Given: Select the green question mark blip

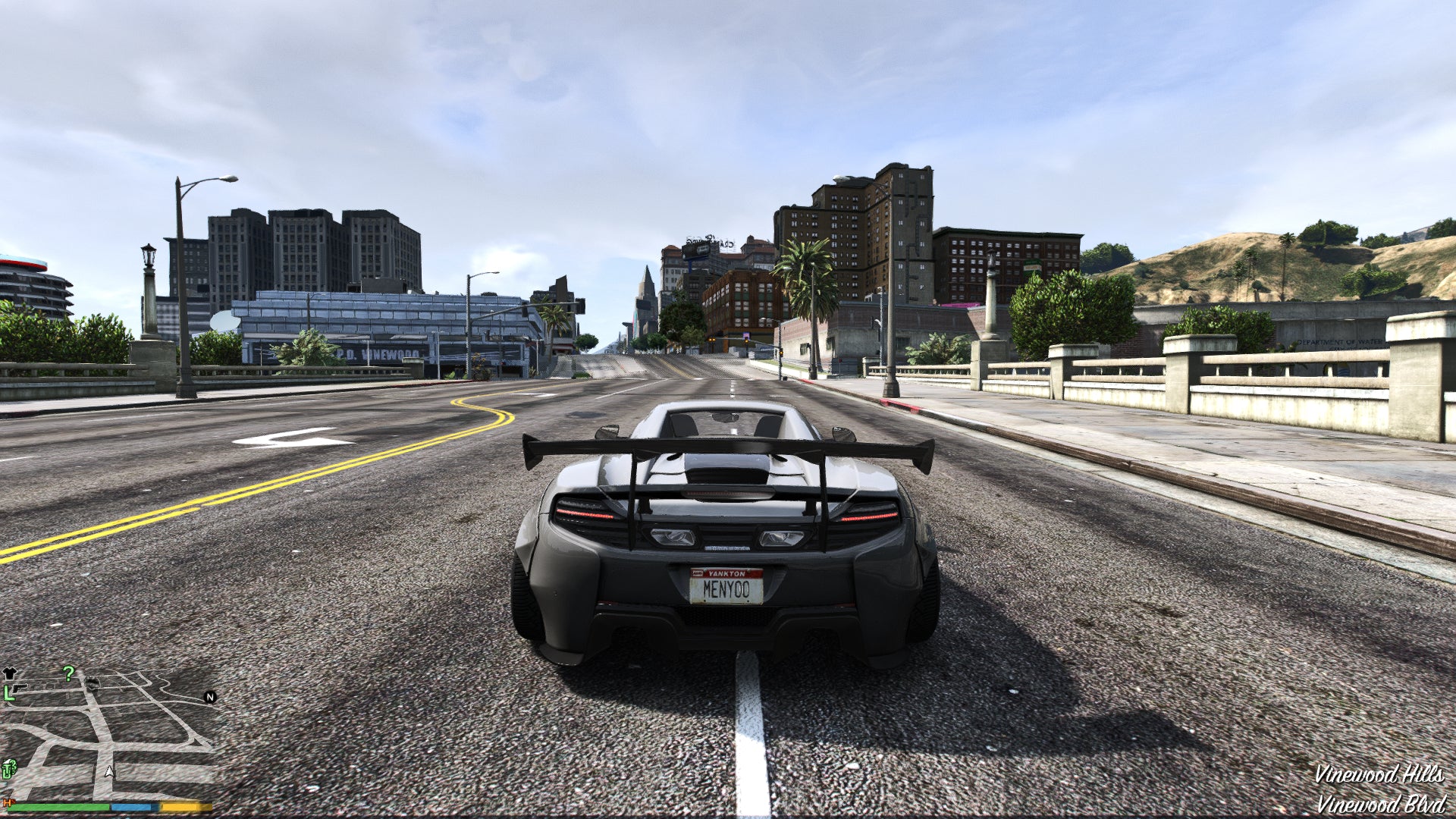Looking at the screenshot, I should click(x=69, y=673).
